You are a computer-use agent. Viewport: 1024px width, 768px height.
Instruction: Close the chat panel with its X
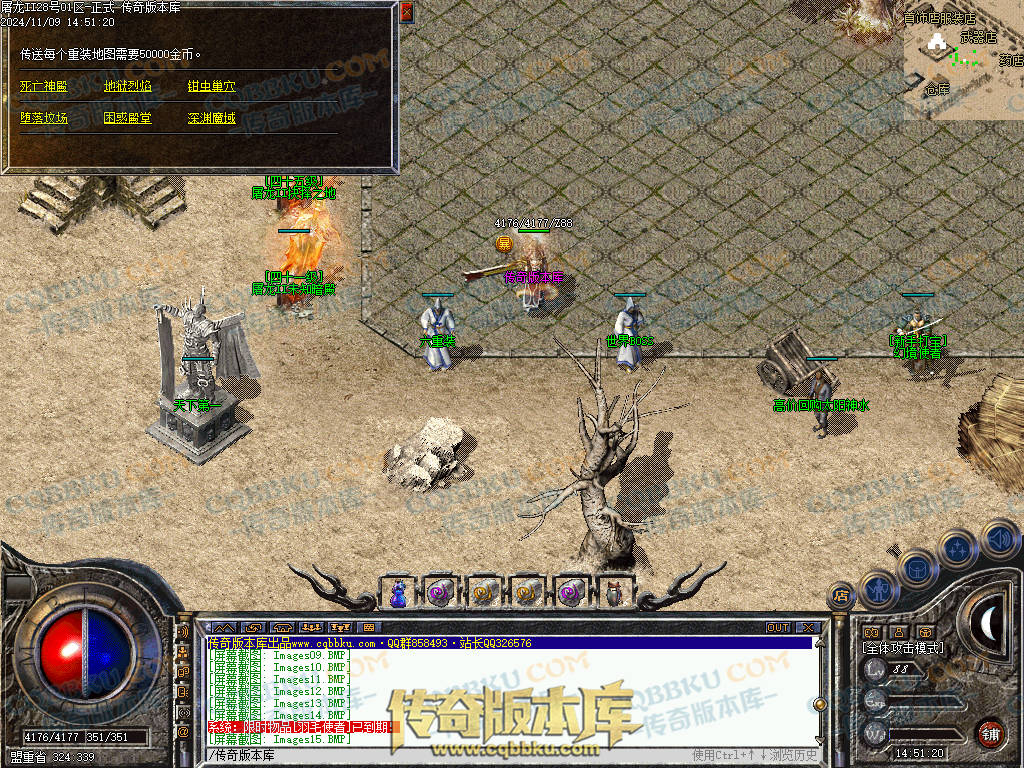pyautogui.click(x=805, y=627)
